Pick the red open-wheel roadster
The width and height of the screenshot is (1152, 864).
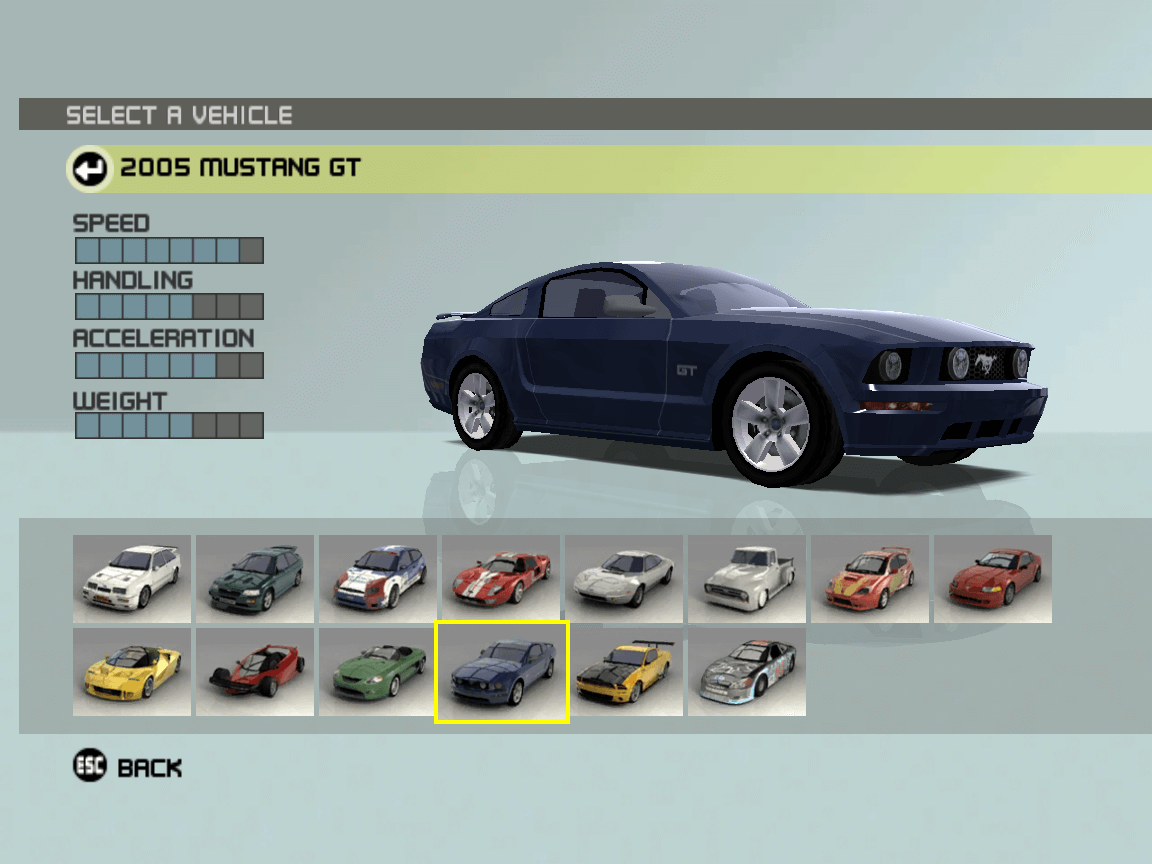point(255,672)
